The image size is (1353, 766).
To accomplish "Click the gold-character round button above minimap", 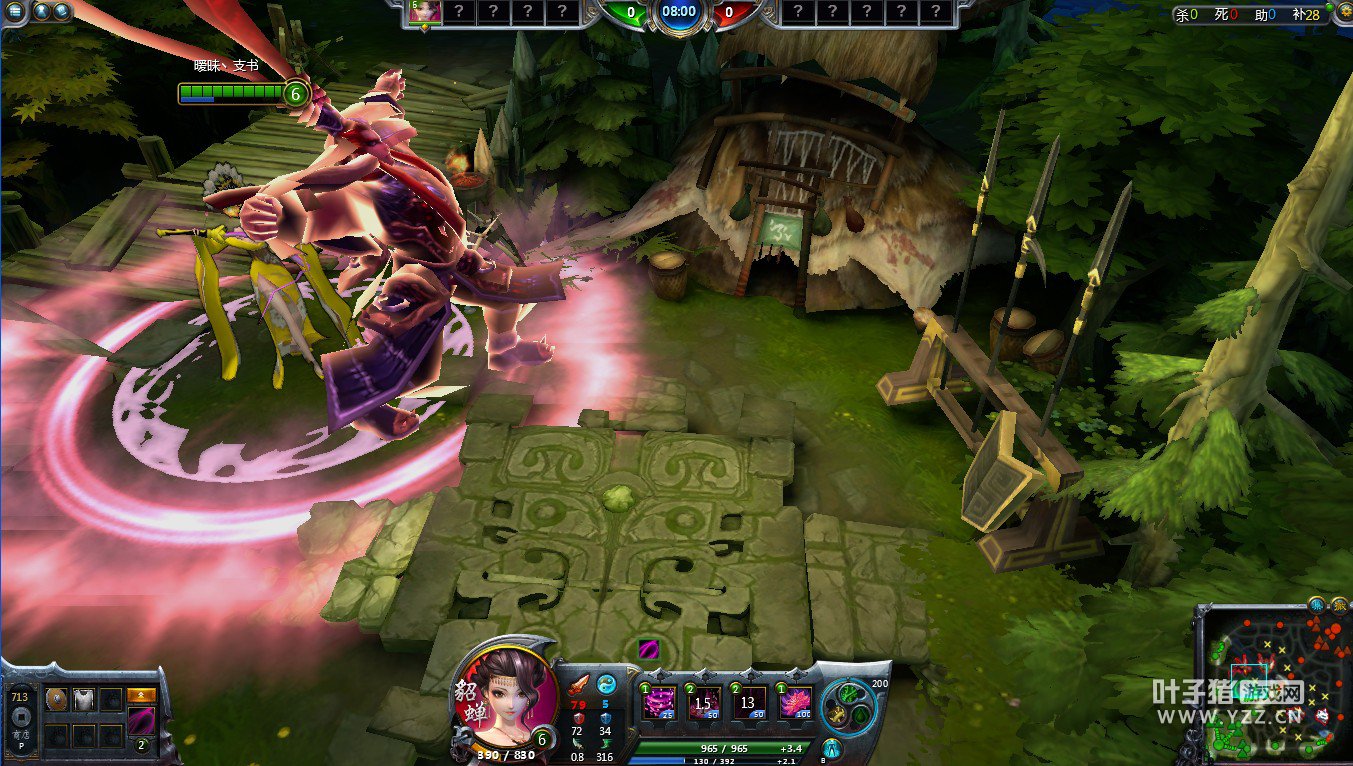I will pyautogui.click(x=1338, y=604).
